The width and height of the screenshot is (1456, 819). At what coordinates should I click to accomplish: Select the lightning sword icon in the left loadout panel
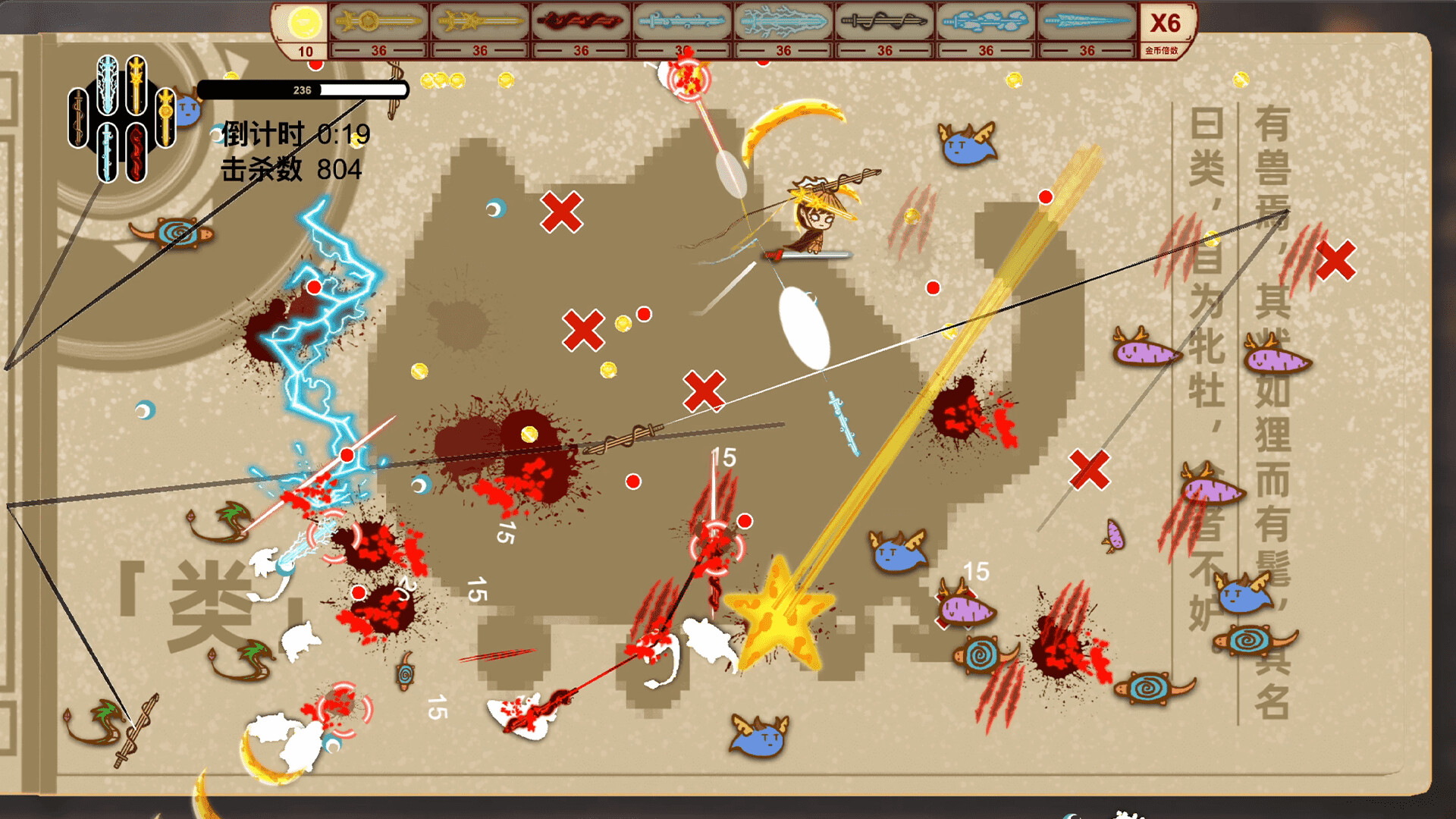(107, 83)
